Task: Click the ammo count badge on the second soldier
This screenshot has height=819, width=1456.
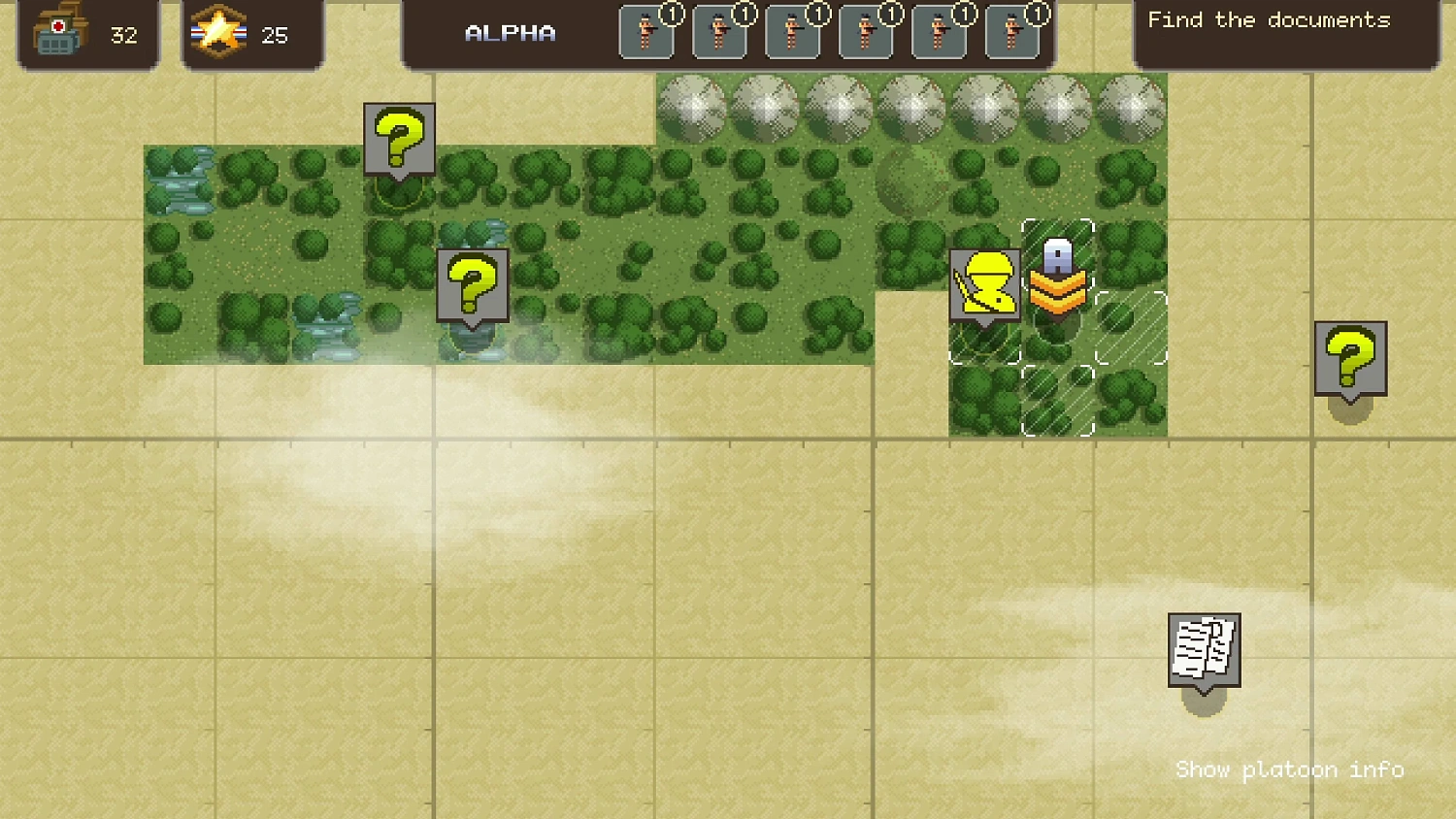Action: 744,14
